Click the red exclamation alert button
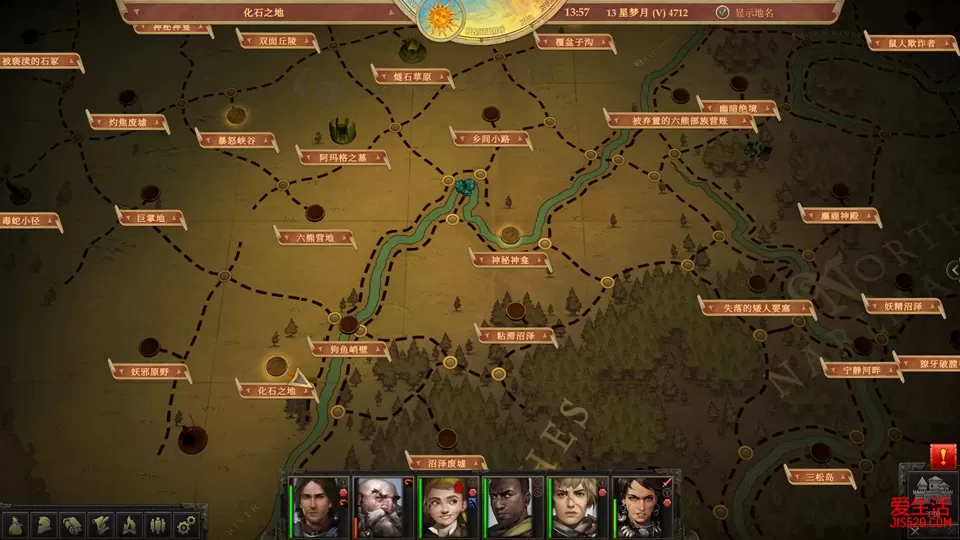960x540 pixels. coord(941,456)
